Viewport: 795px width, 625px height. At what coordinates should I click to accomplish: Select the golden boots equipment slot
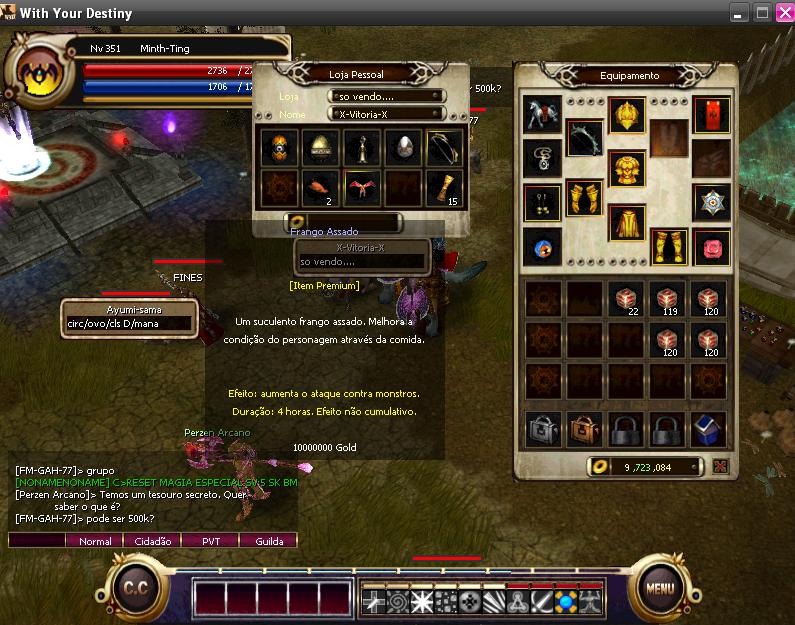pyautogui.click(x=669, y=244)
